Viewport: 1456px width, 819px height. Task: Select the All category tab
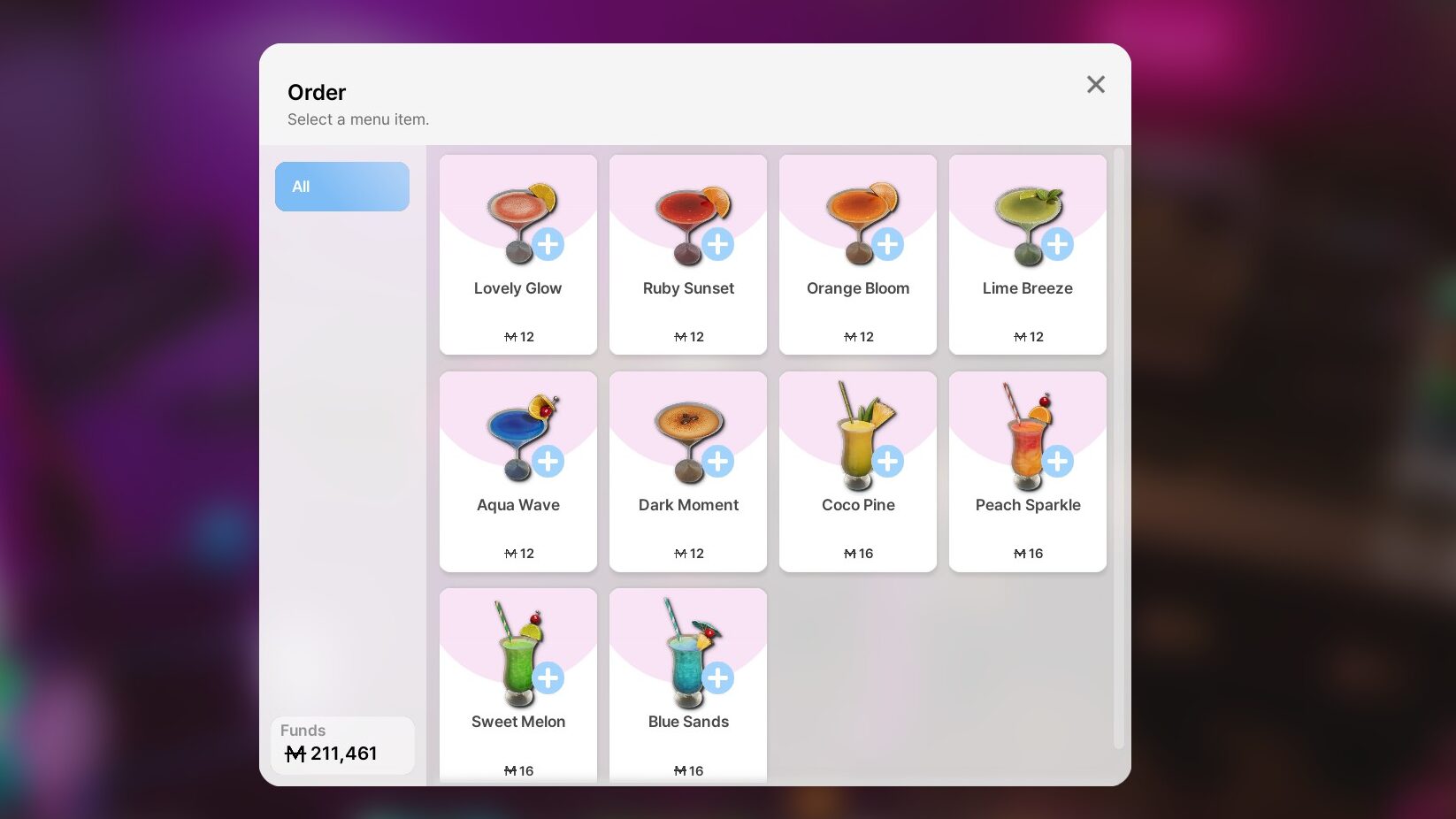(341, 187)
